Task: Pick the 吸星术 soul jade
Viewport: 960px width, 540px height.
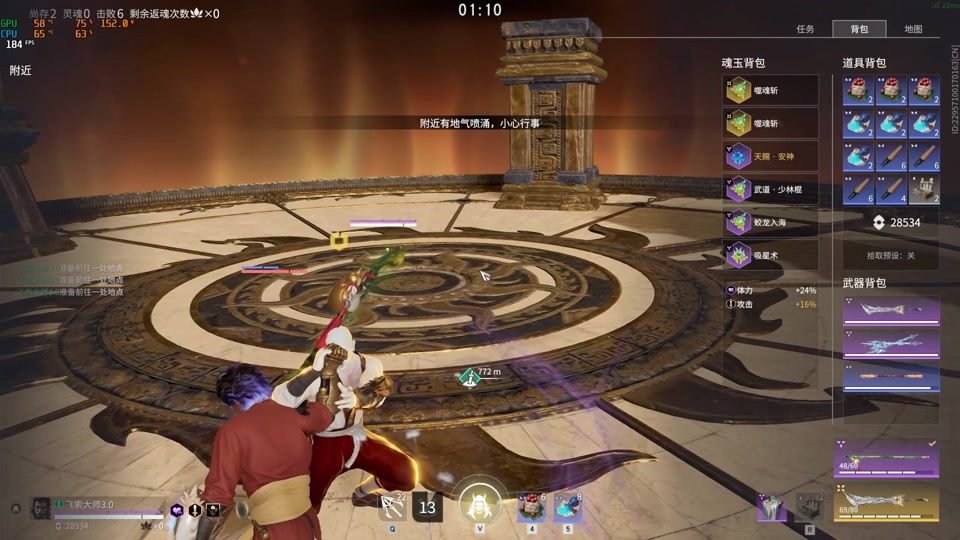Action: (770, 255)
